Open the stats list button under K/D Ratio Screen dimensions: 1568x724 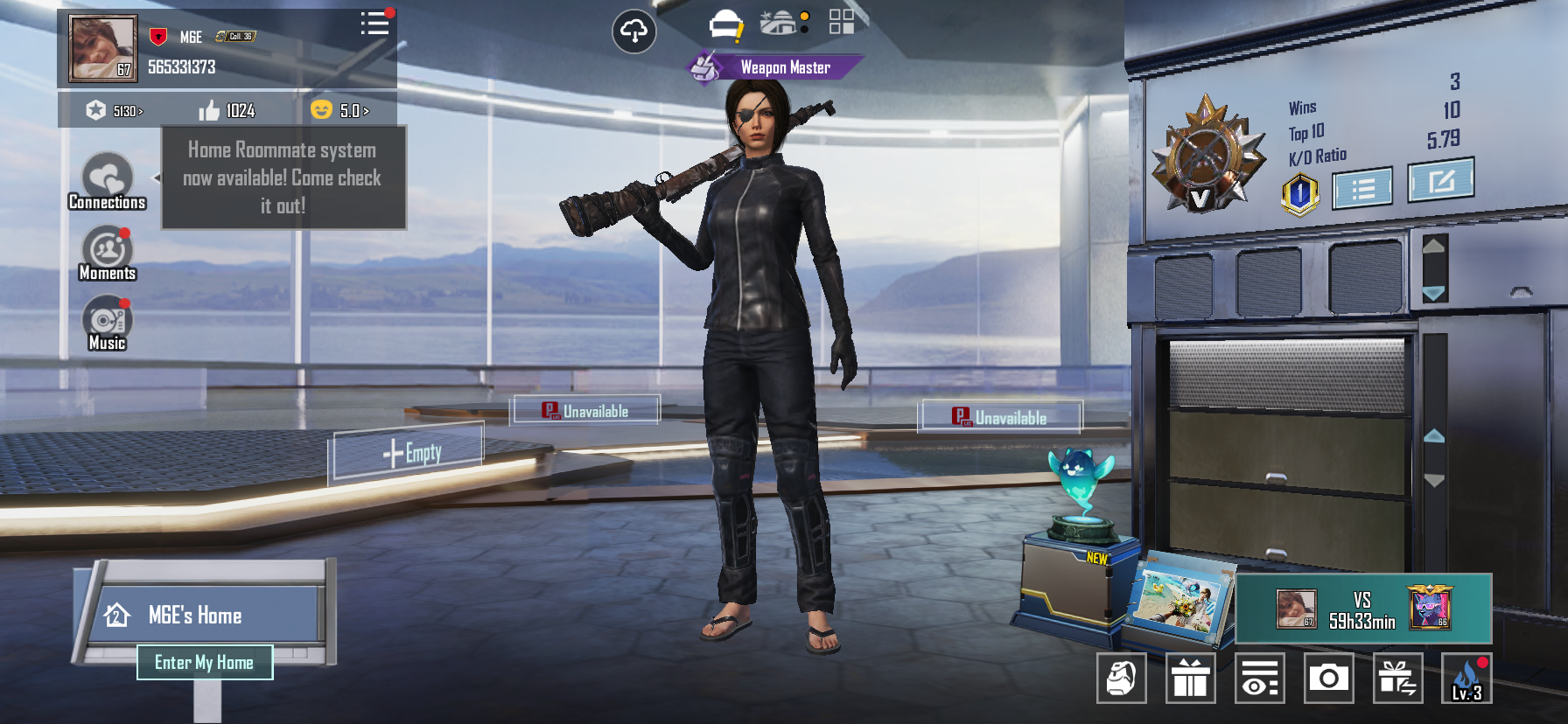click(x=1362, y=188)
